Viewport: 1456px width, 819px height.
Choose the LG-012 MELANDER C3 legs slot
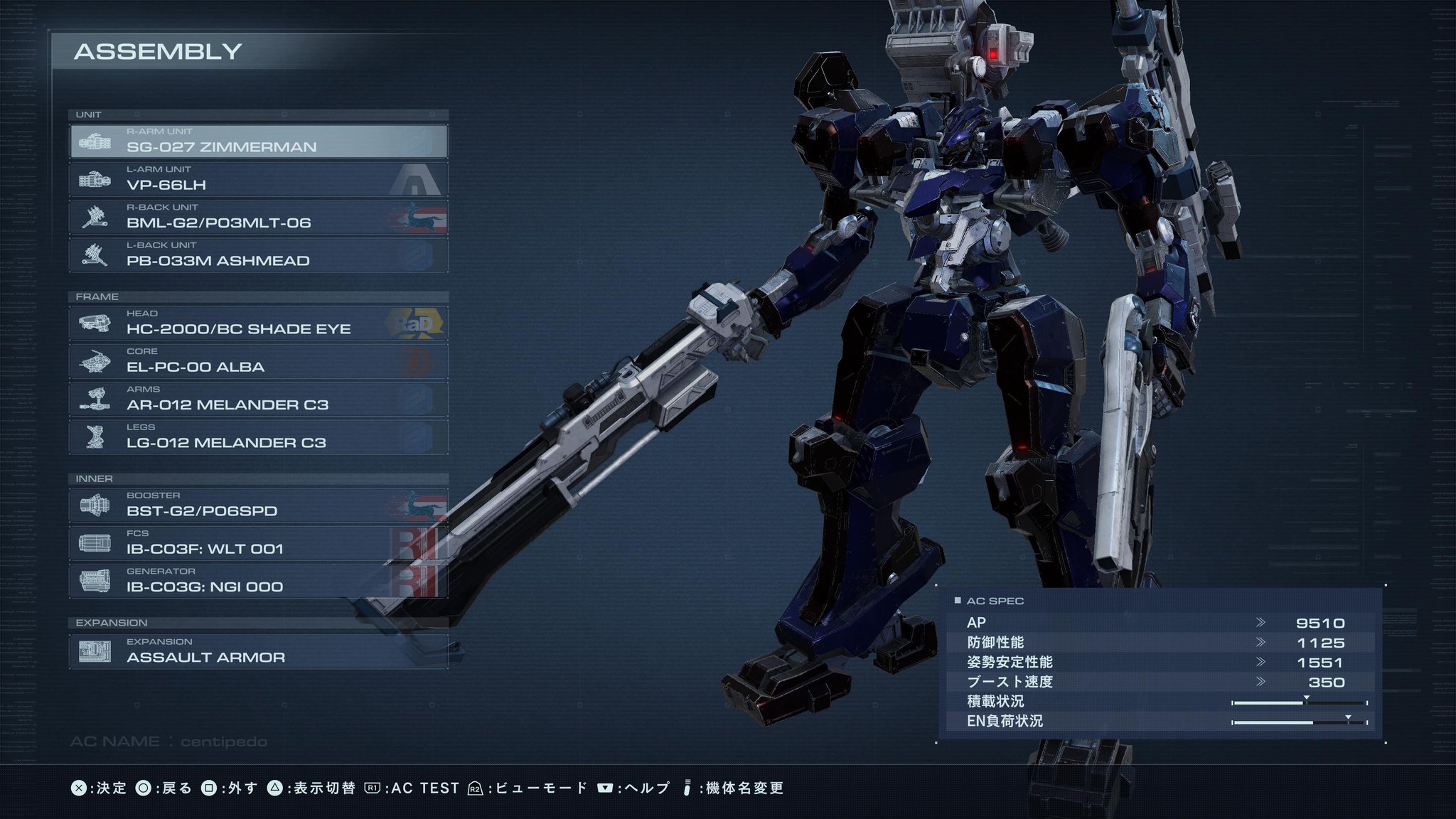[x=258, y=437]
